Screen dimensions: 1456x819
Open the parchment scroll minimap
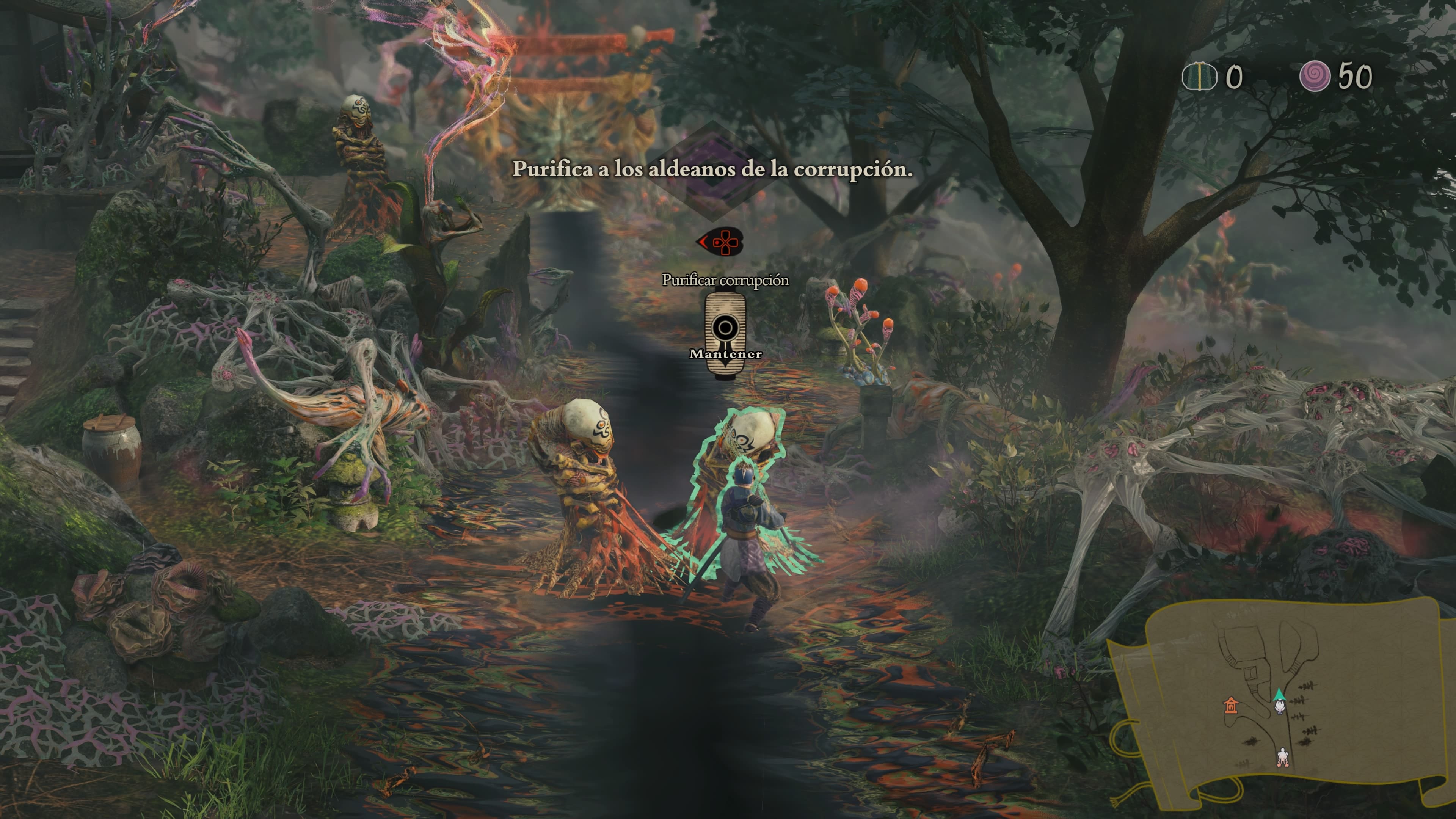pos(1280,701)
